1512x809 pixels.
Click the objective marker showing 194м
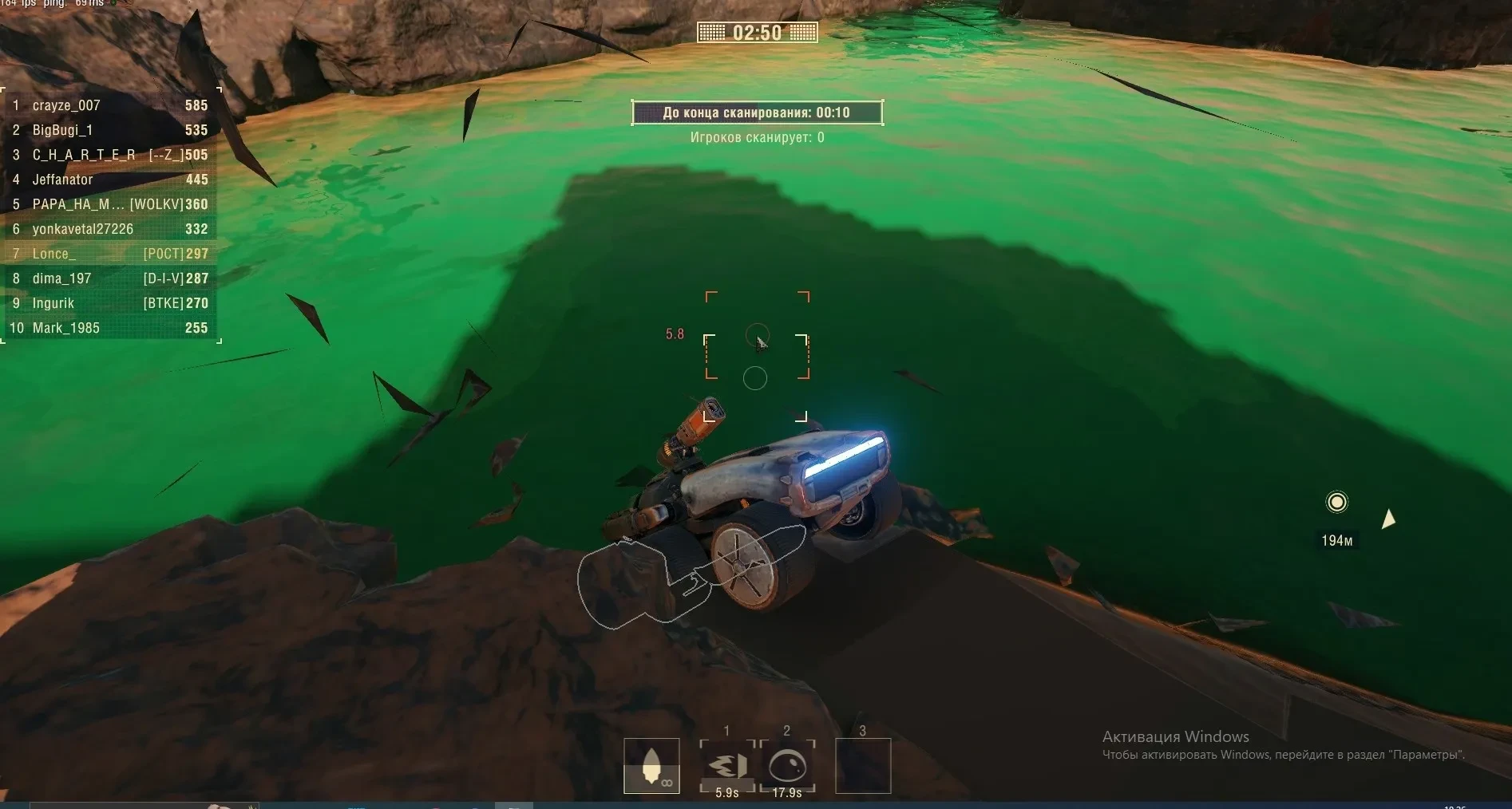[1336, 502]
